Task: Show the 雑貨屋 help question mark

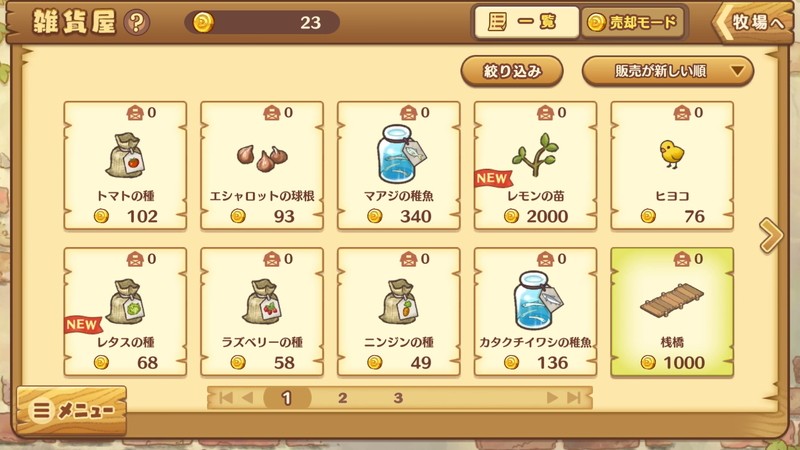Action: point(137,22)
